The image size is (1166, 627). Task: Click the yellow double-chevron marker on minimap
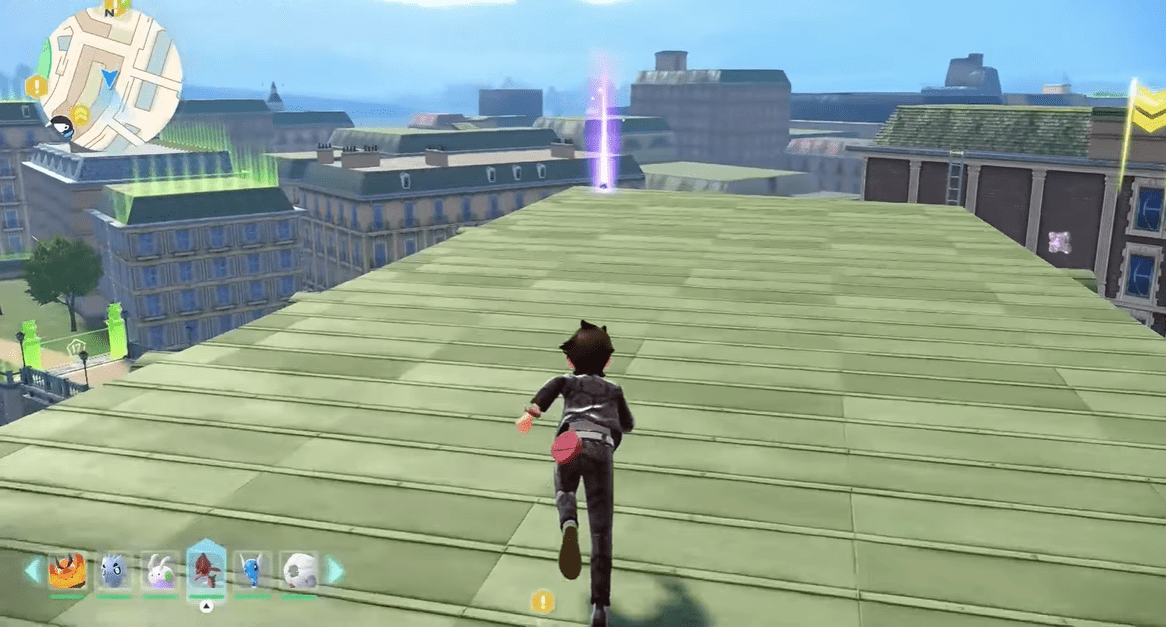[x=80, y=116]
